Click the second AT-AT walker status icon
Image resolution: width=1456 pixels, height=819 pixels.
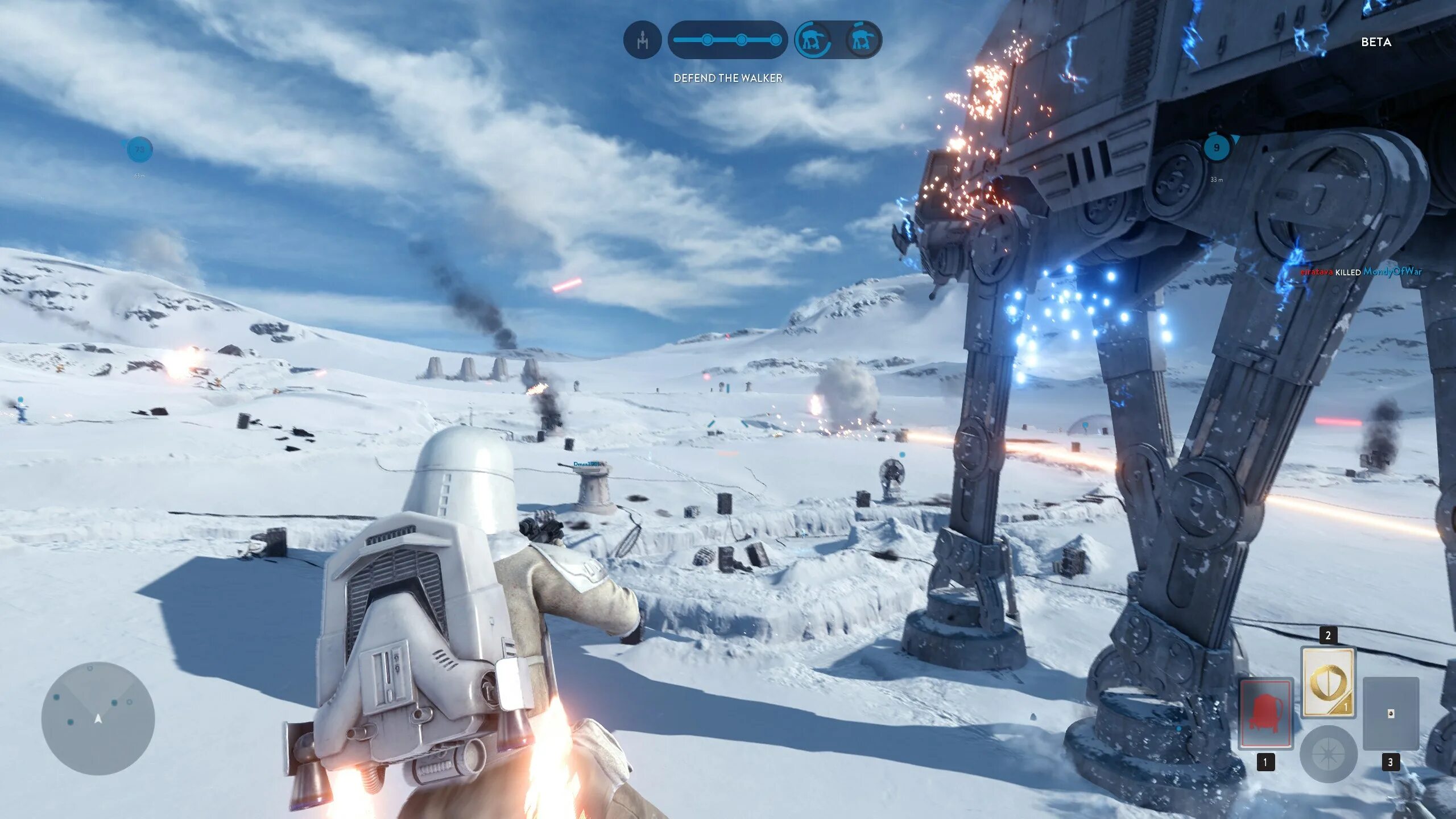(862, 40)
